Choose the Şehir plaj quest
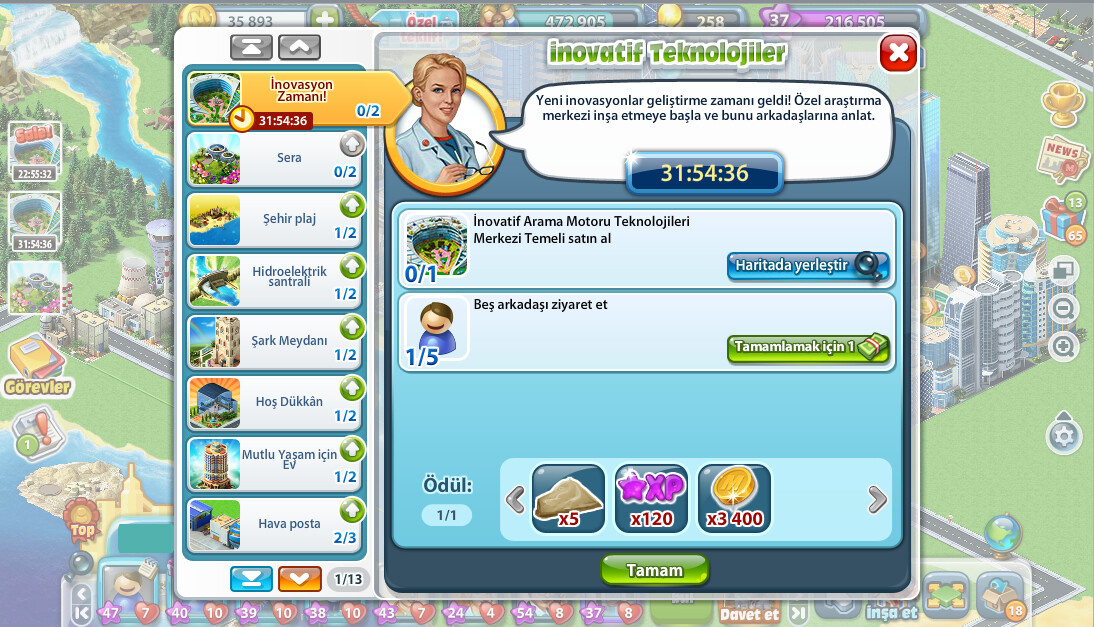 coord(275,220)
